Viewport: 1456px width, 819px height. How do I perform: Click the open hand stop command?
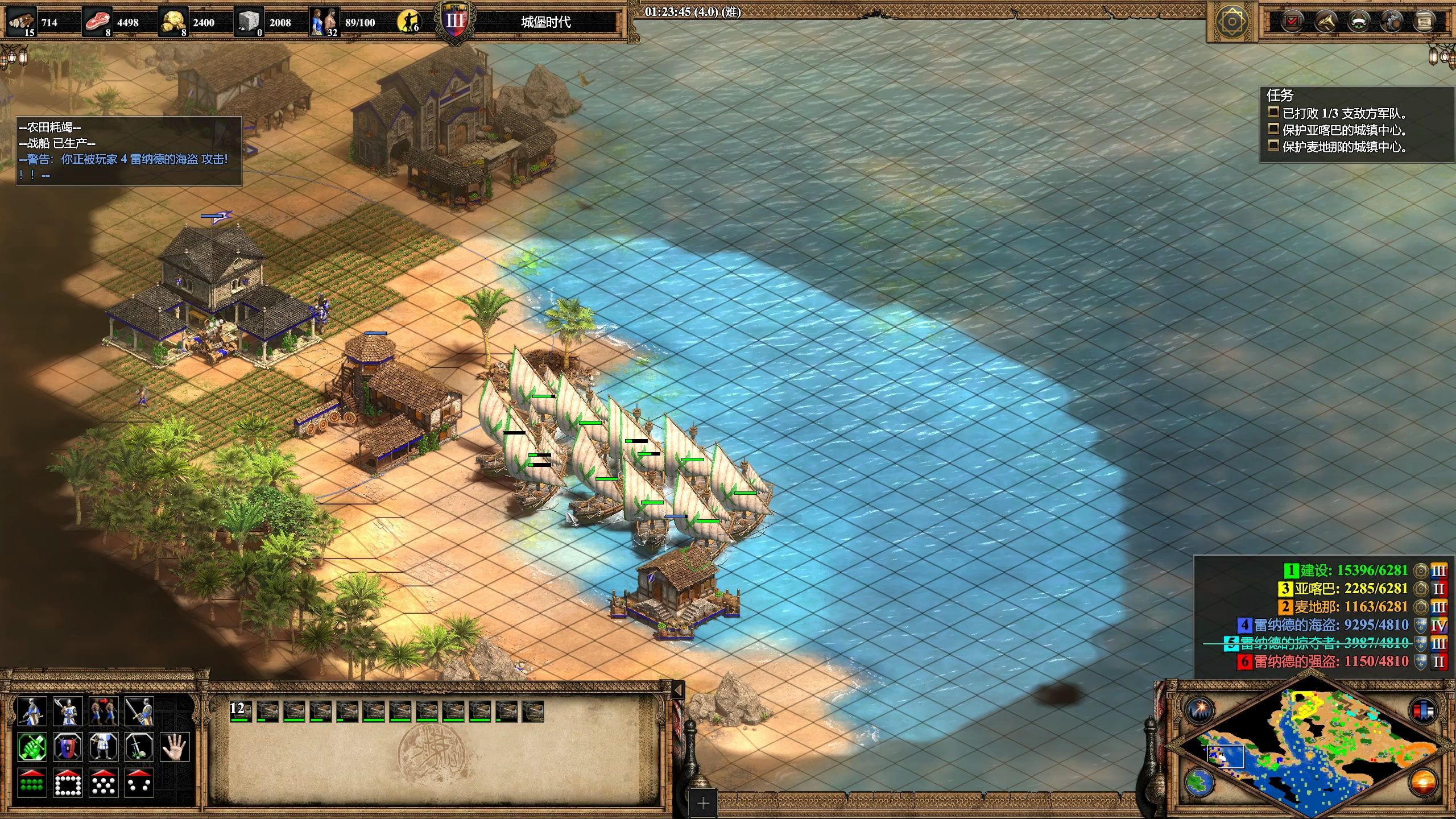[175, 747]
